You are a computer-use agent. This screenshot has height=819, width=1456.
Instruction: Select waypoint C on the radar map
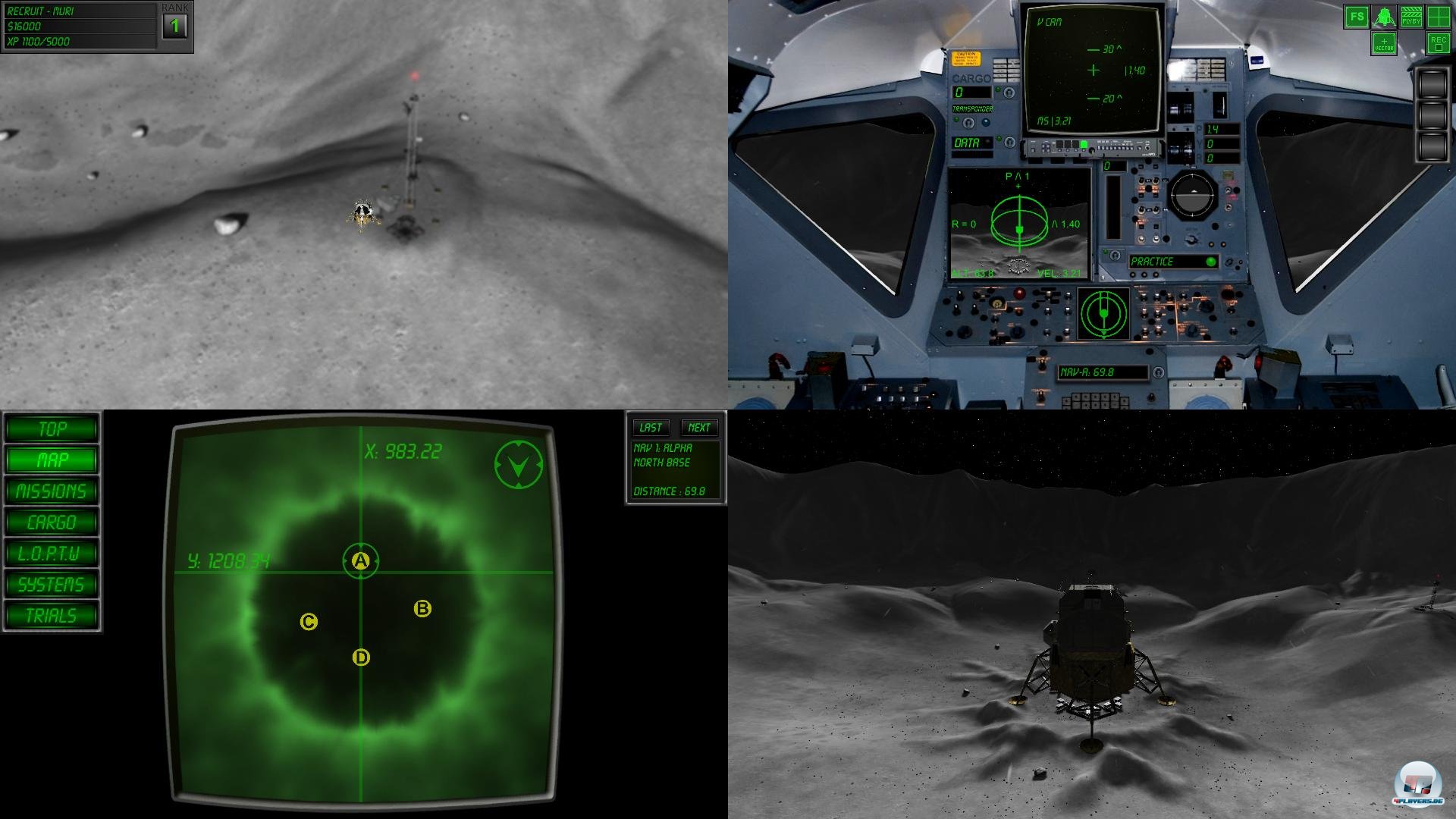(309, 621)
